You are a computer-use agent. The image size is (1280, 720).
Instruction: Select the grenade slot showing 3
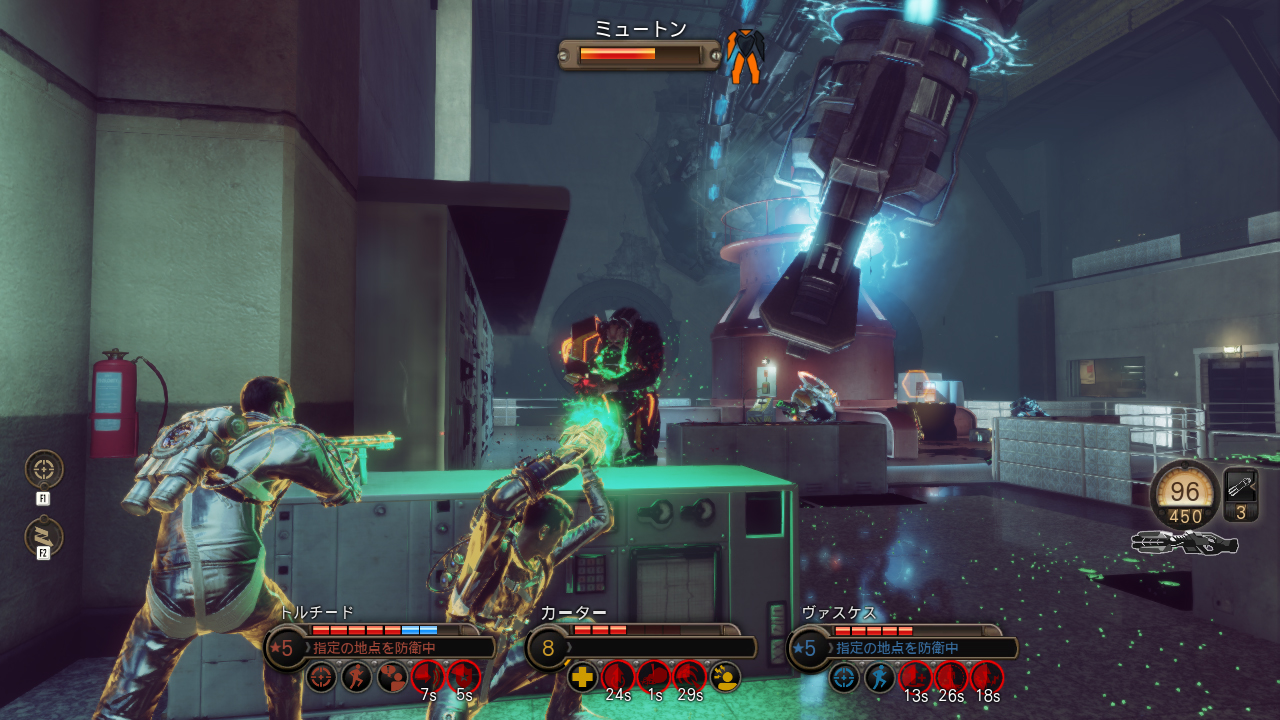[x=1241, y=495]
